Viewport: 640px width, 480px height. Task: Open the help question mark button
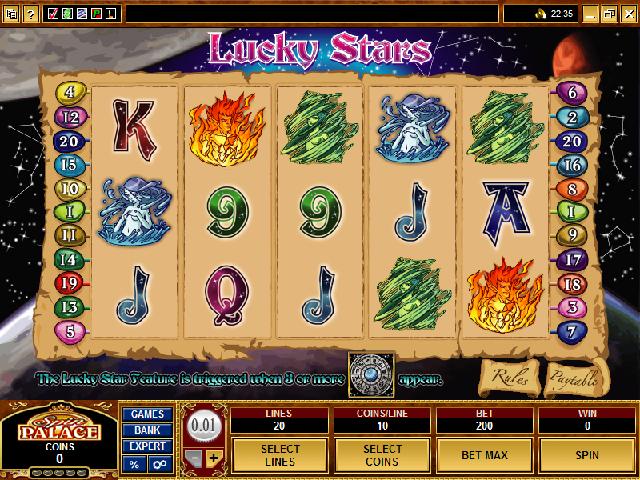(30, 14)
